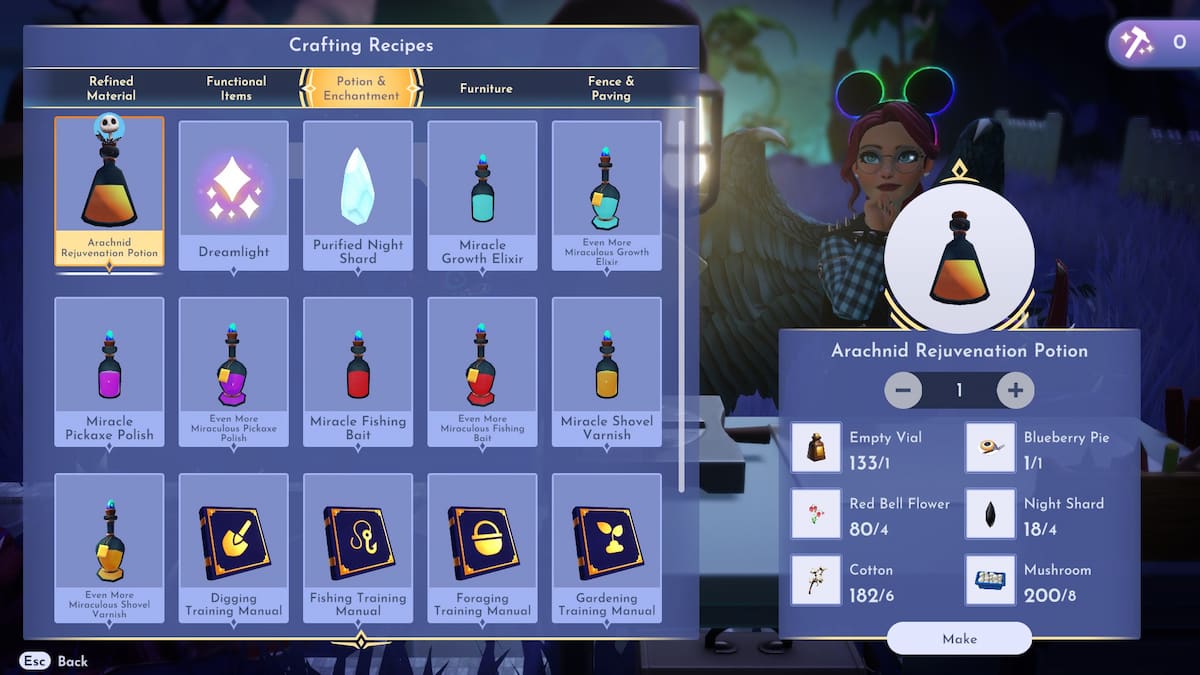Select the Arachnid Rejuvenation Potion recipe
Screen dimensions: 1200x675
click(x=109, y=191)
